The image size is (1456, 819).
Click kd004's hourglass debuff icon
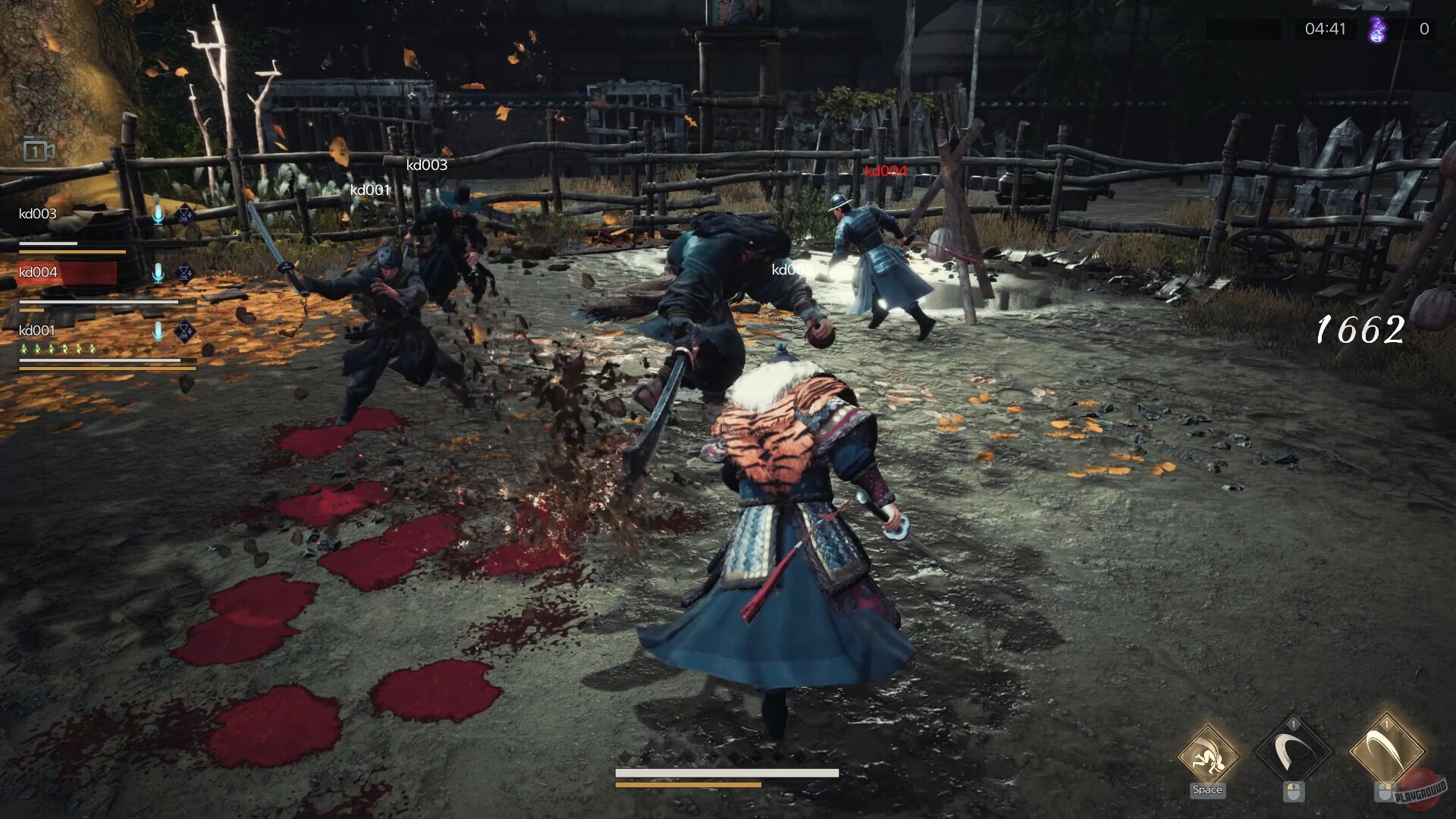(x=184, y=273)
